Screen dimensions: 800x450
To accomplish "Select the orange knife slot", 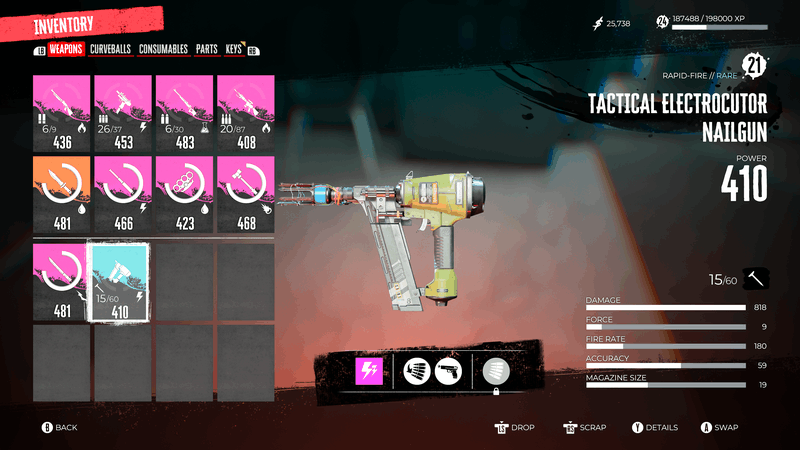I will pyautogui.click(x=62, y=195).
